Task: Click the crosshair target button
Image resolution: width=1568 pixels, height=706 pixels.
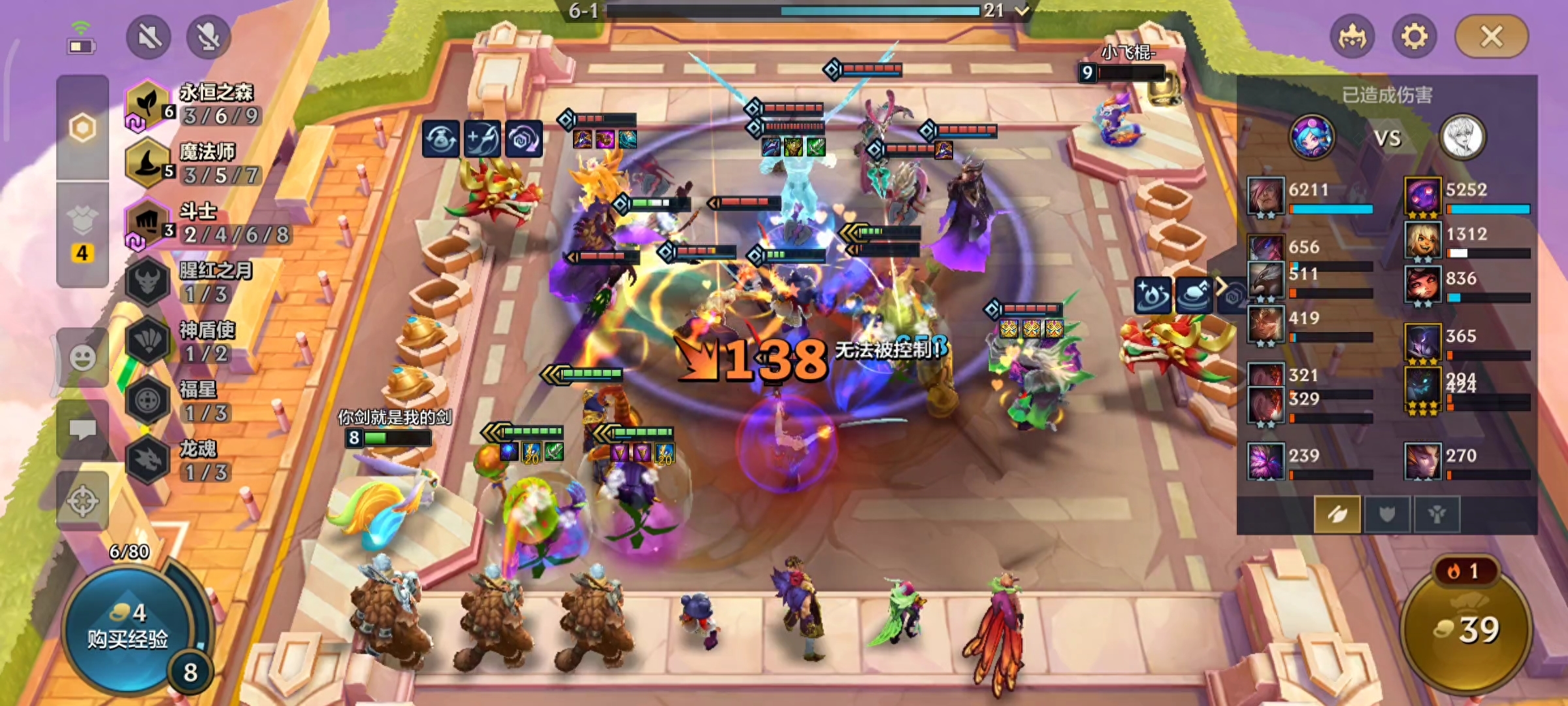Action: [x=82, y=501]
